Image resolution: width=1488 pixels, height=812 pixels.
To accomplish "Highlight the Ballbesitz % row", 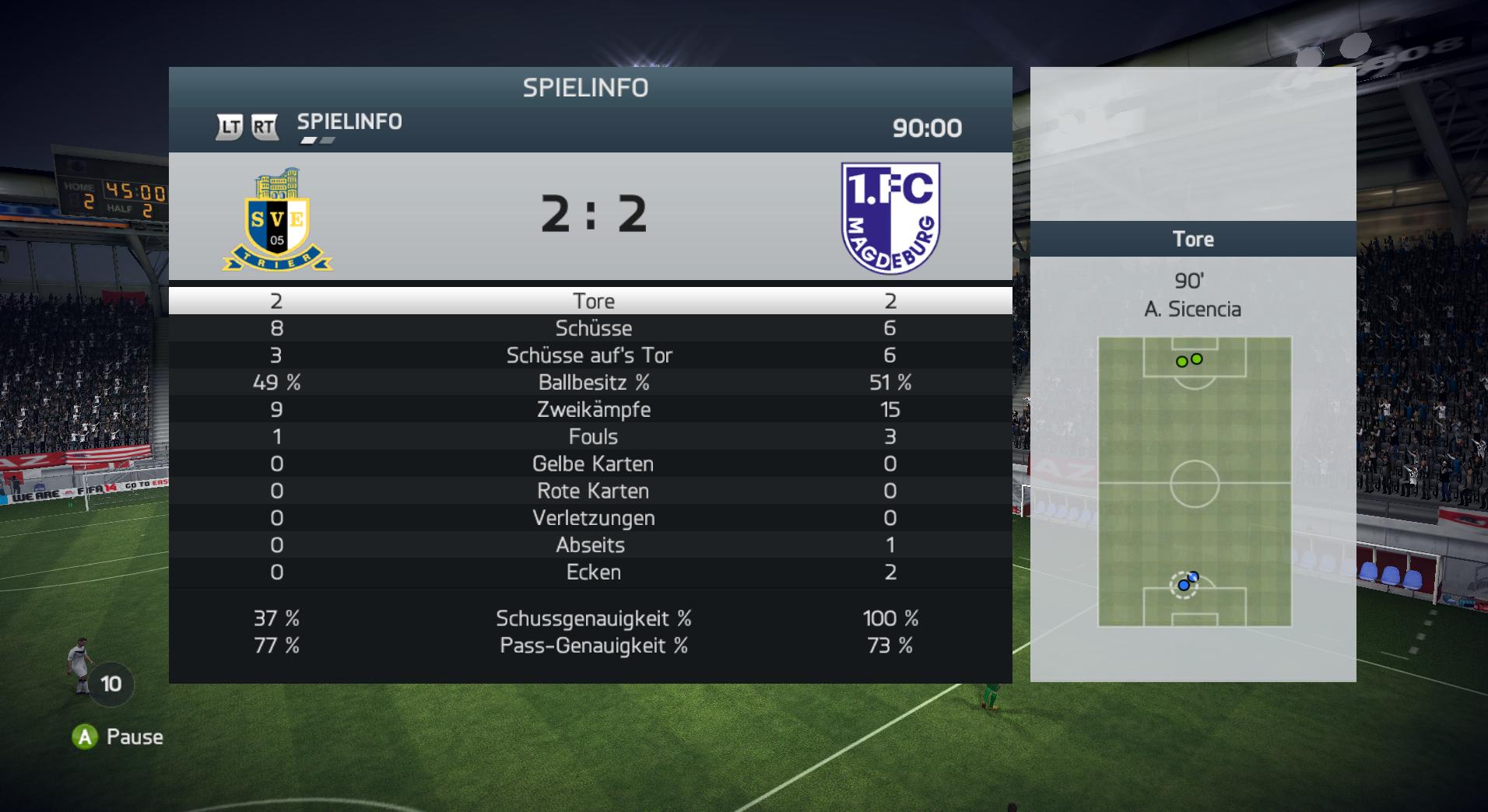I will (591, 383).
